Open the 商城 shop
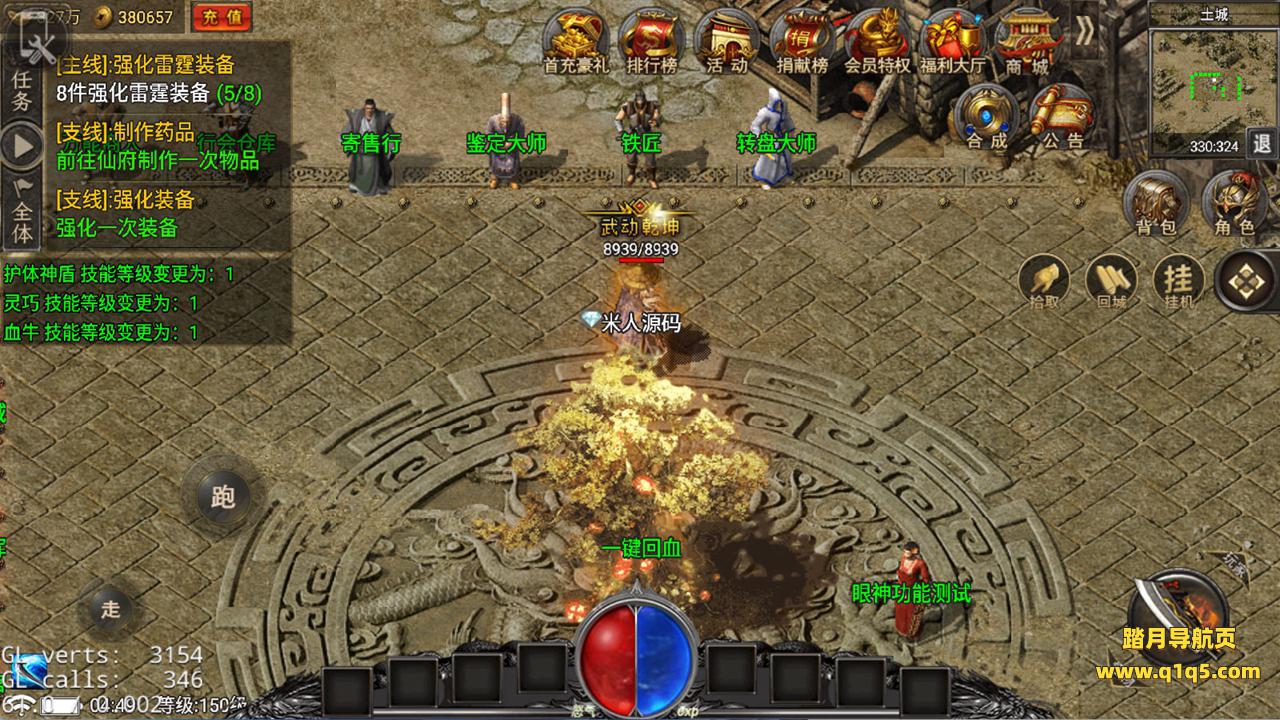This screenshot has height=720, width=1280. [x=1028, y=40]
